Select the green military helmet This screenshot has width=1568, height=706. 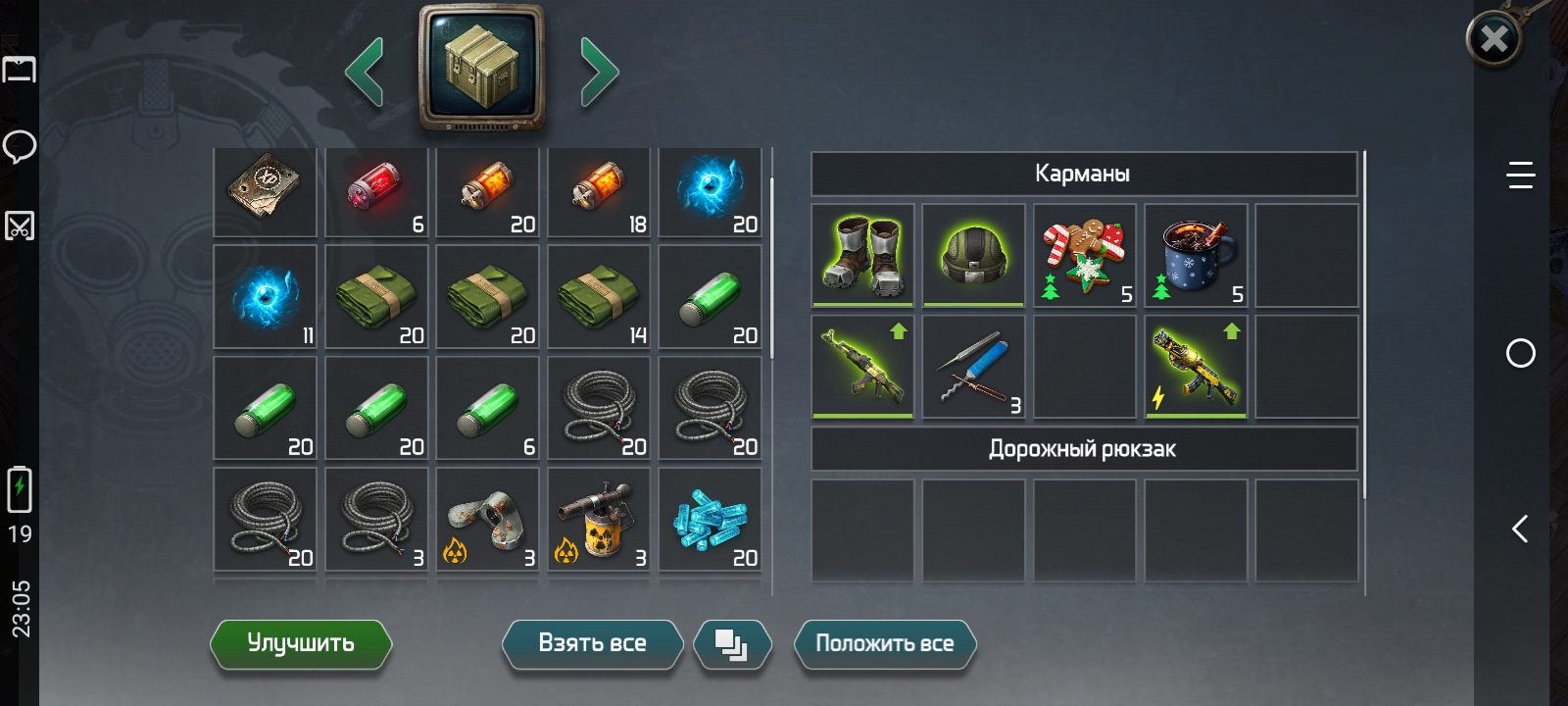point(973,255)
